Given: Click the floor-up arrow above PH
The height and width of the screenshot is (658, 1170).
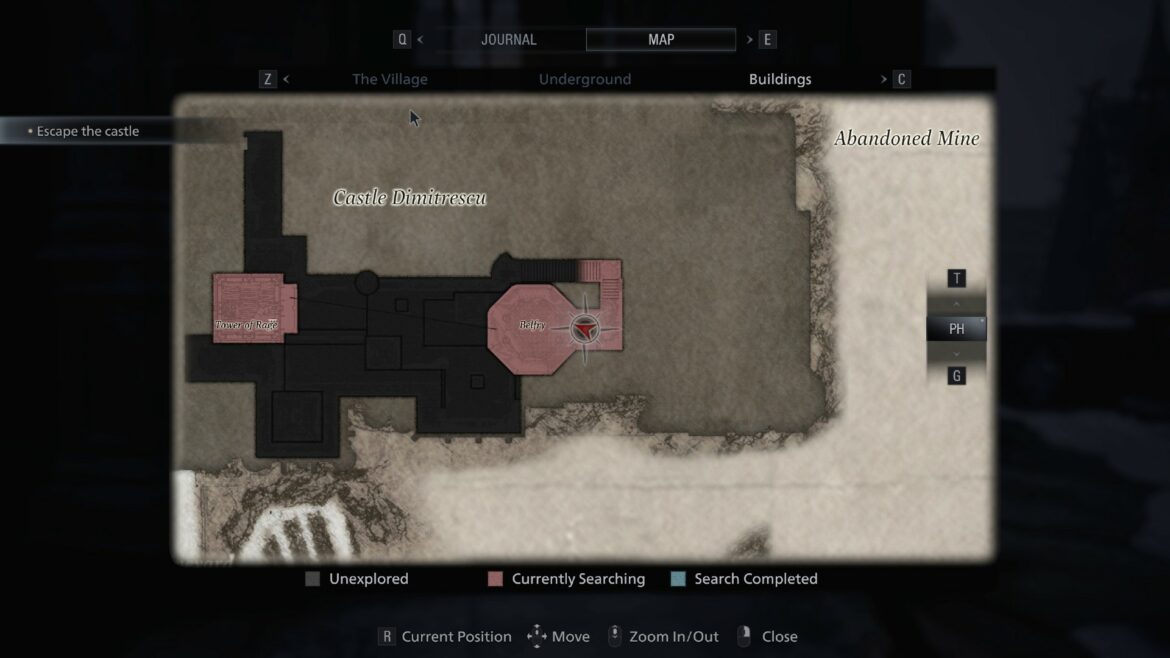Looking at the screenshot, I should pyautogui.click(x=956, y=304).
